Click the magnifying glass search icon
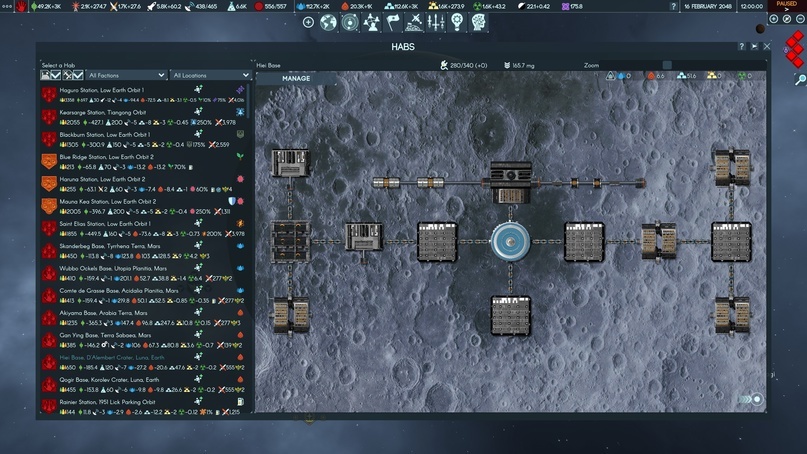The height and width of the screenshot is (454, 807). click(x=800, y=79)
